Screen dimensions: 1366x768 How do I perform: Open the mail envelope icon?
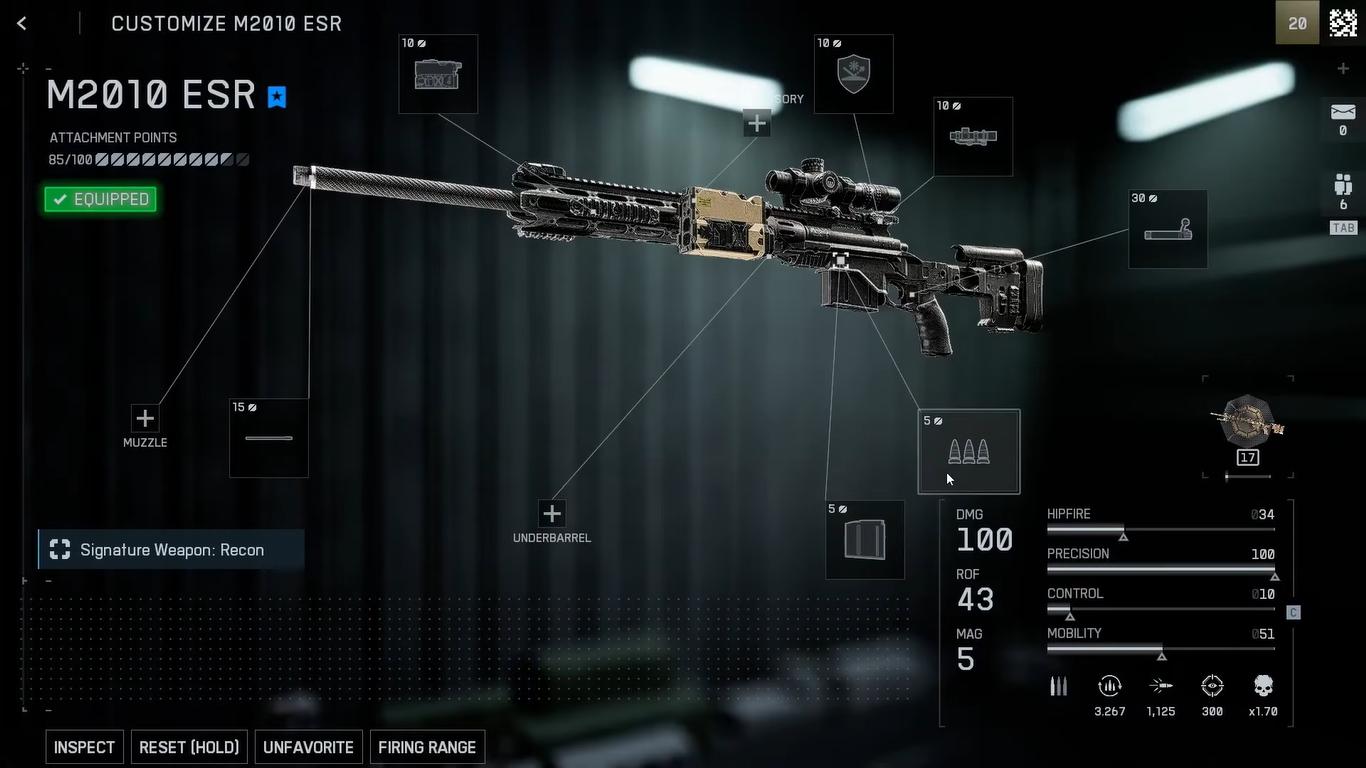[x=1343, y=112]
